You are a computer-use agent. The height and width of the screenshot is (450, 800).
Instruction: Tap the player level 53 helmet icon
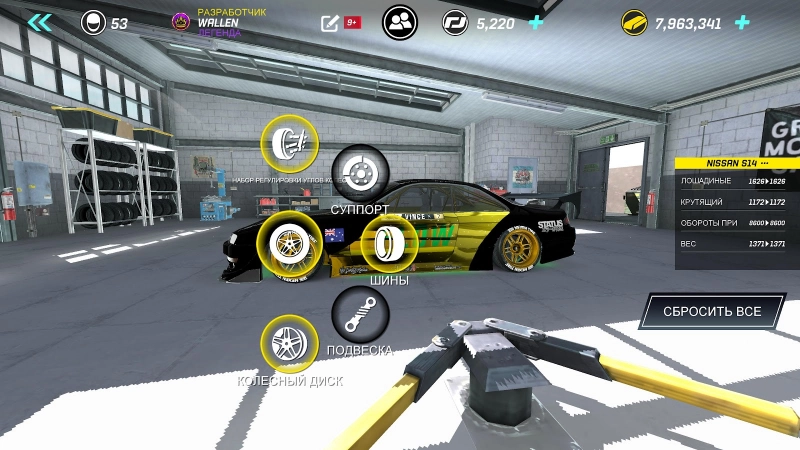click(x=94, y=22)
